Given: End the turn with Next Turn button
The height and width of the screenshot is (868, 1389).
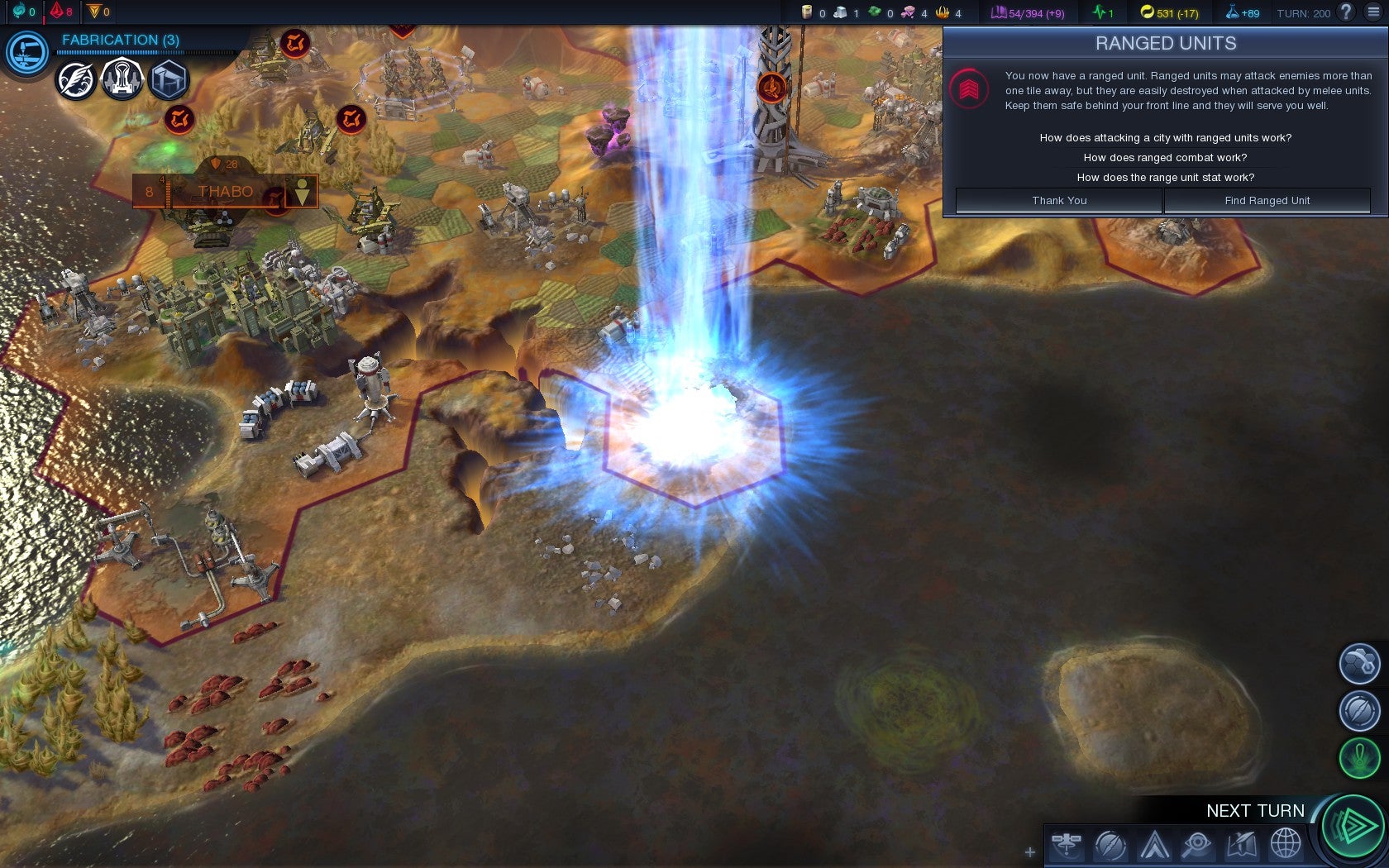Looking at the screenshot, I should click(1352, 825).
